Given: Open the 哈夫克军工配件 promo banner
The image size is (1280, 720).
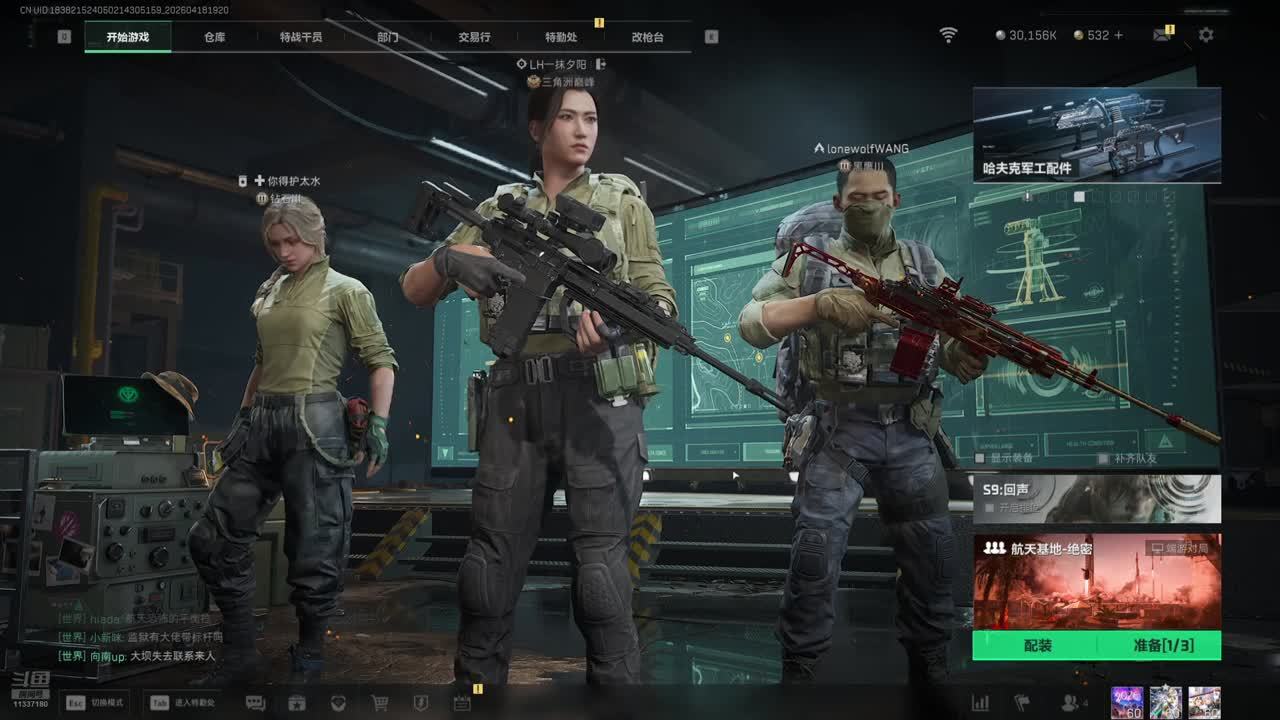Looking at the screenshot, I should tap(1096, 135).
